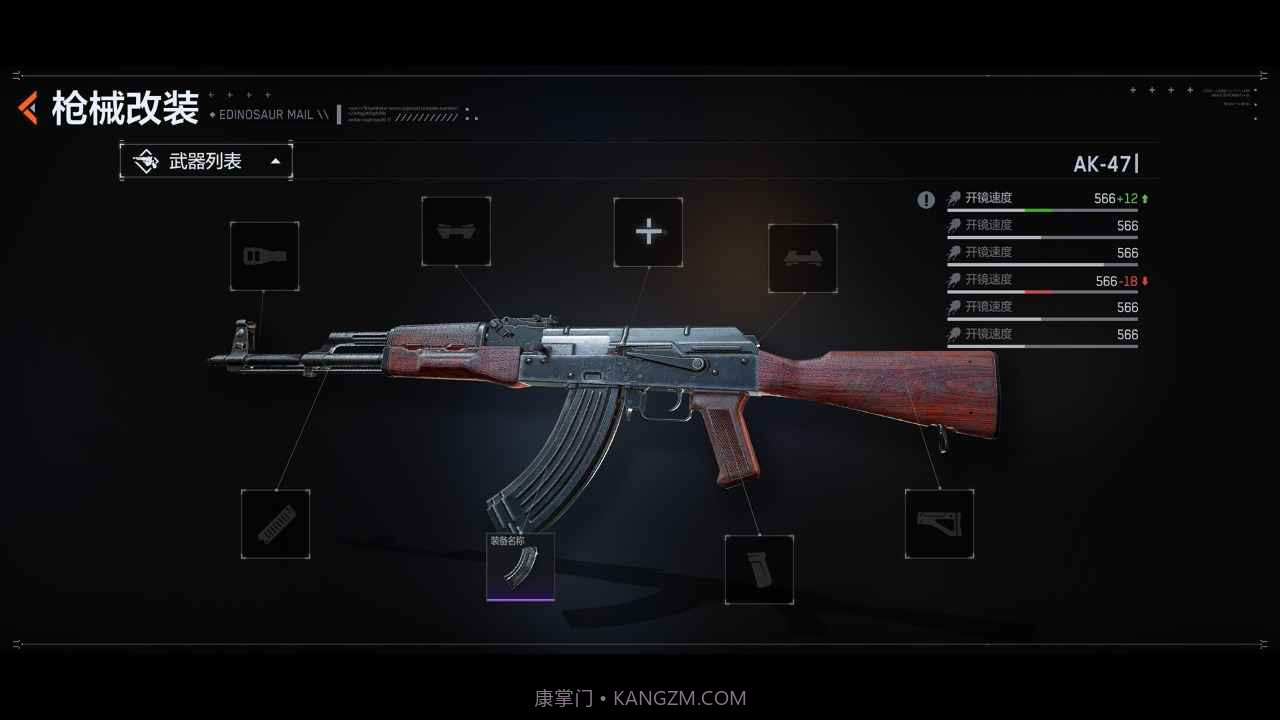Open the laser rail slot at bottom left
The image size is (1280, 720).
coord(276,523)
